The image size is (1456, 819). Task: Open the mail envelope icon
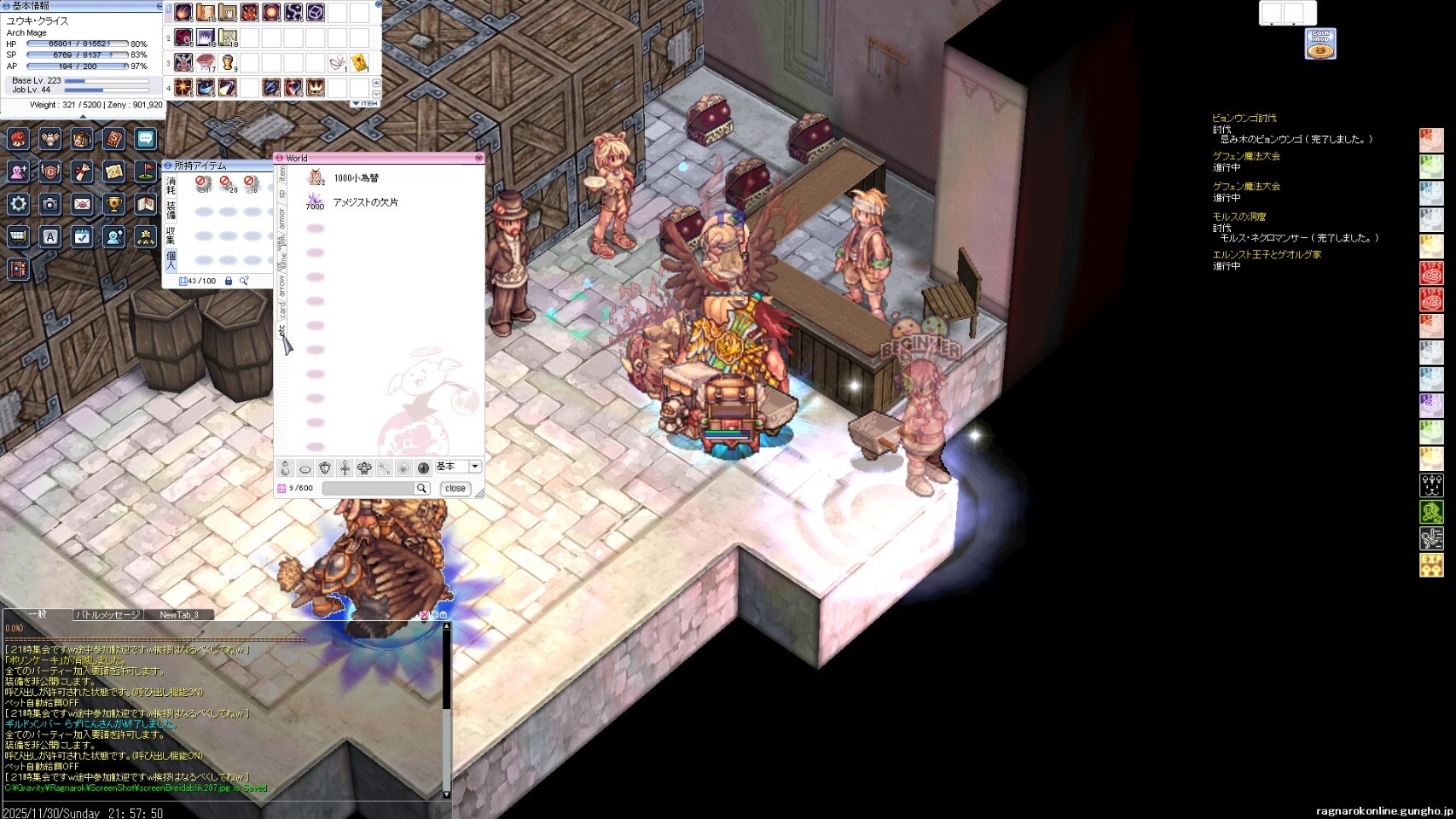(82, 204)
